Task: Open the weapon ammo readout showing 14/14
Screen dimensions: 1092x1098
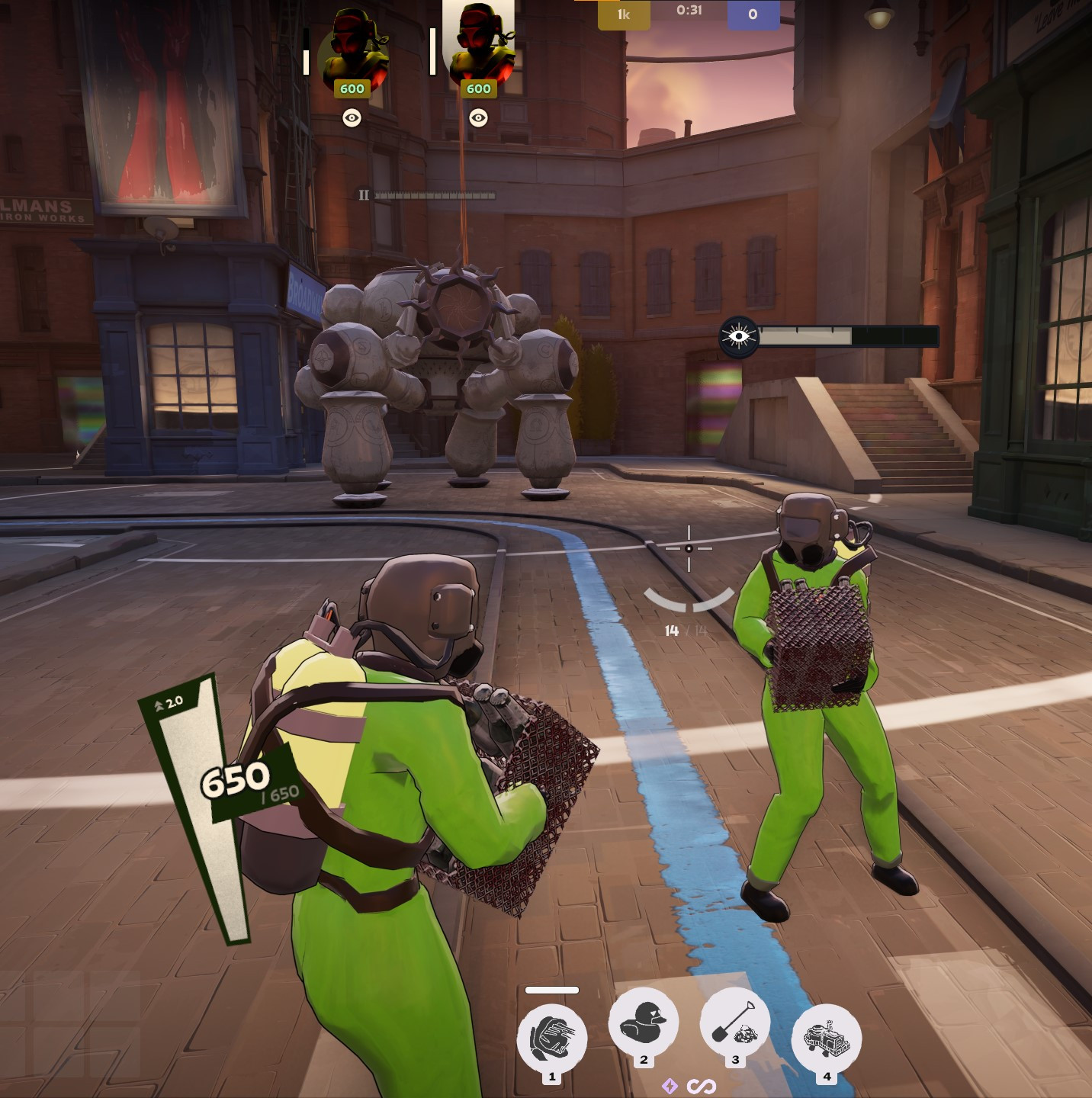Action: tap(684, 630)
